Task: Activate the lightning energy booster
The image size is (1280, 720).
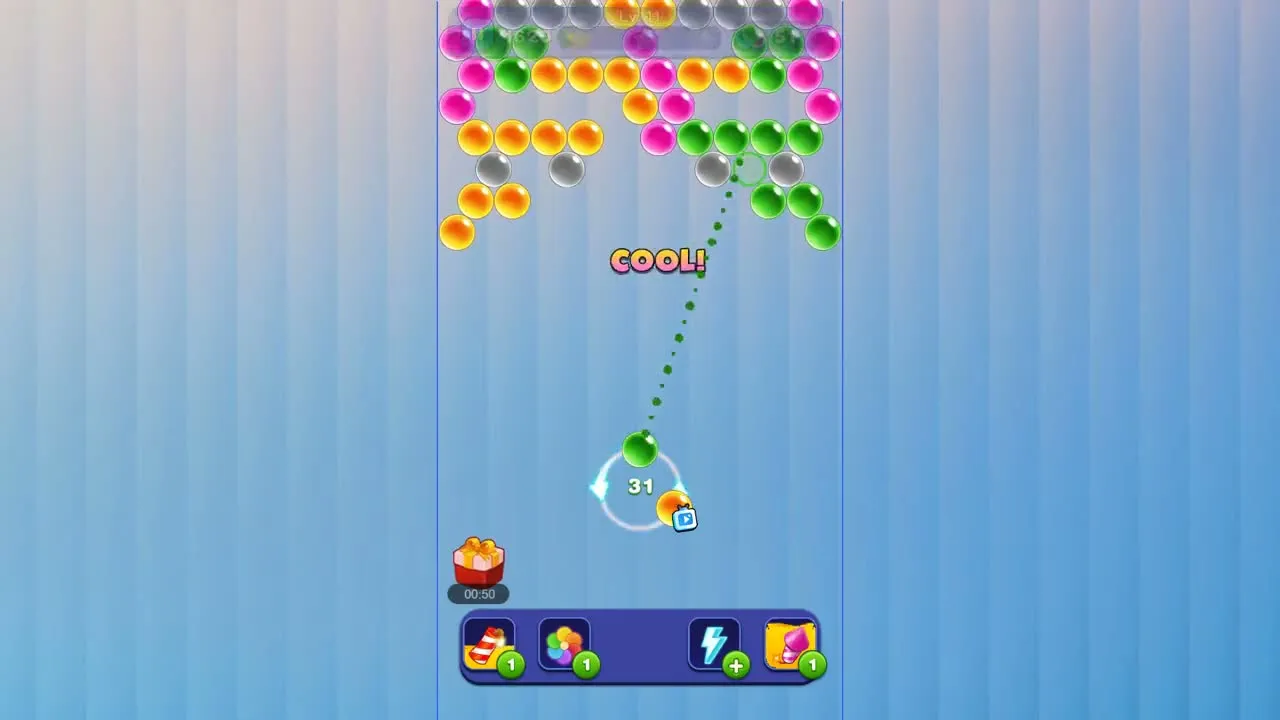Action: pyautogui.click(x=714, y=643)
